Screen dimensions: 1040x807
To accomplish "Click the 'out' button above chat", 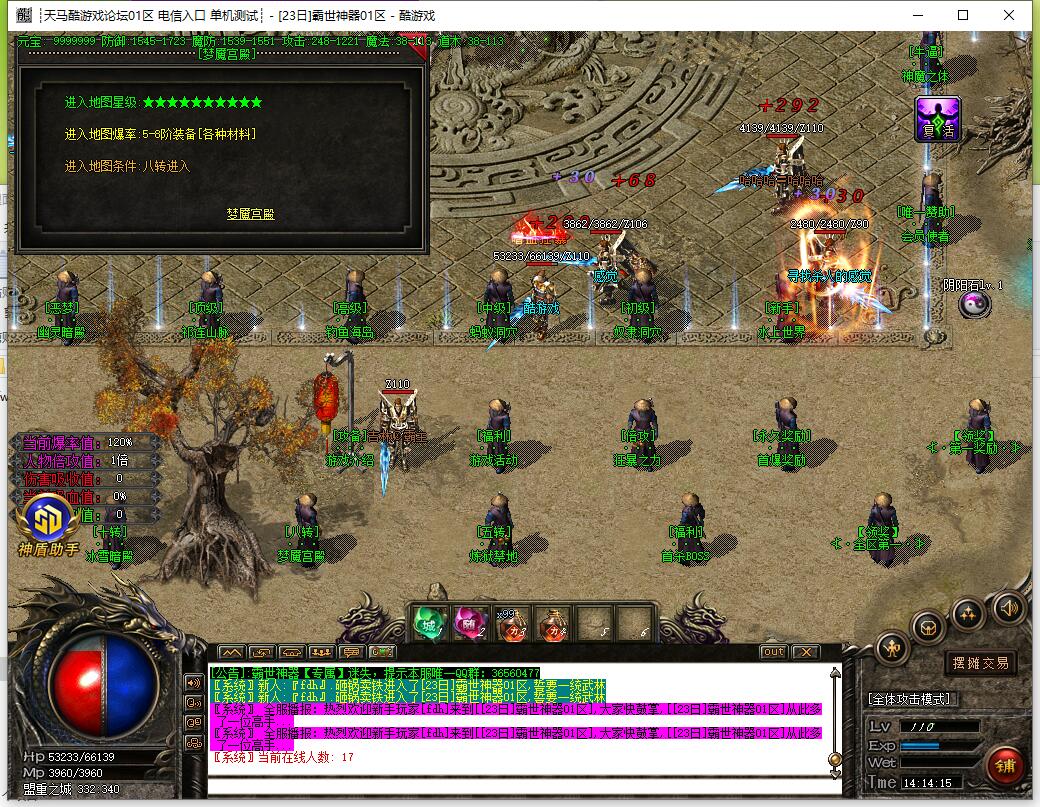I will [x=773, y=652].
